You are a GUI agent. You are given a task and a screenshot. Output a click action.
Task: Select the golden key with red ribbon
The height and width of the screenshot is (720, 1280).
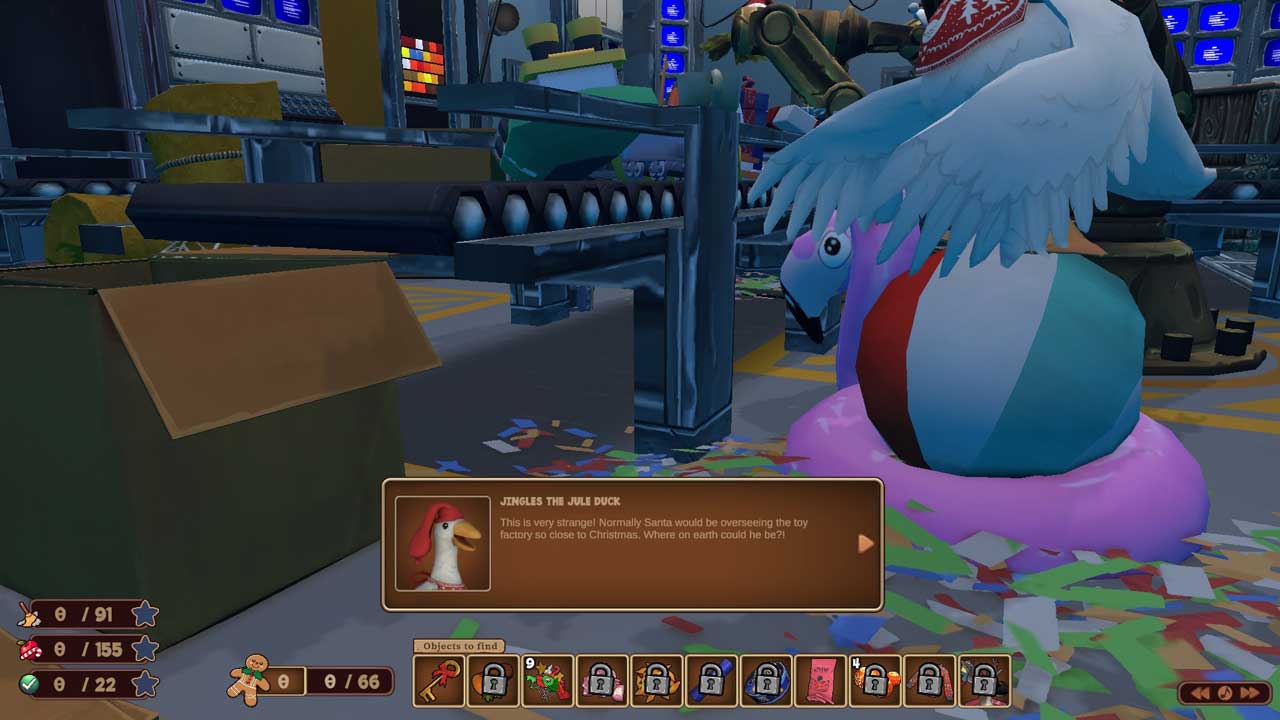(439, 682)
